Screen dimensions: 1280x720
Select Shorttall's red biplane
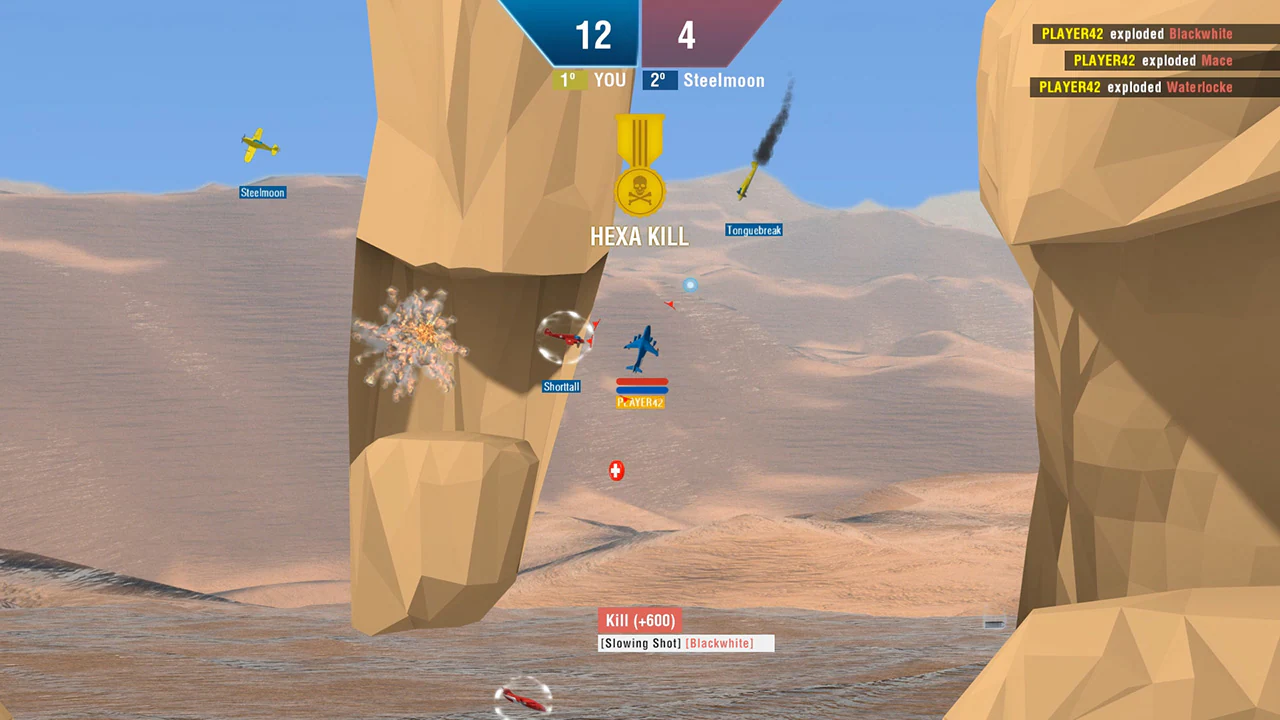click(x=567, y=335)
